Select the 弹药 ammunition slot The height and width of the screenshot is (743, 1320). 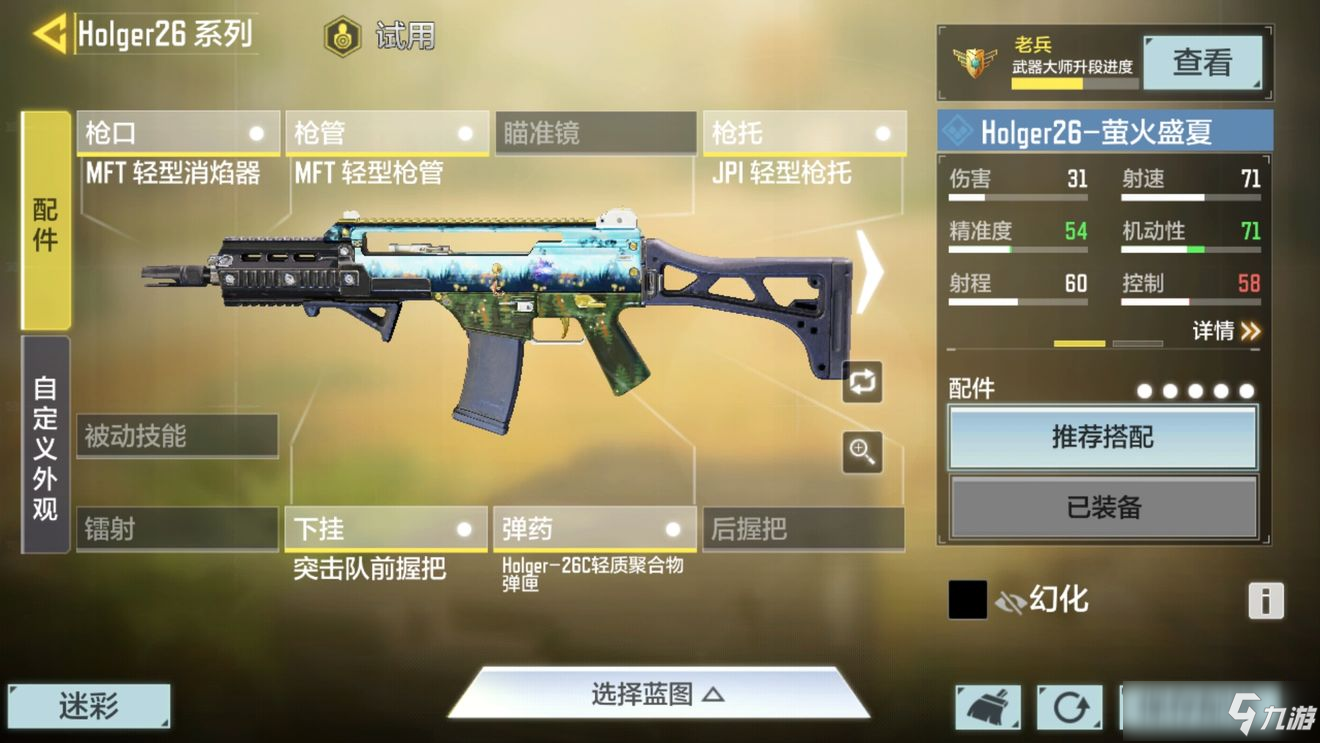[594, 529]
